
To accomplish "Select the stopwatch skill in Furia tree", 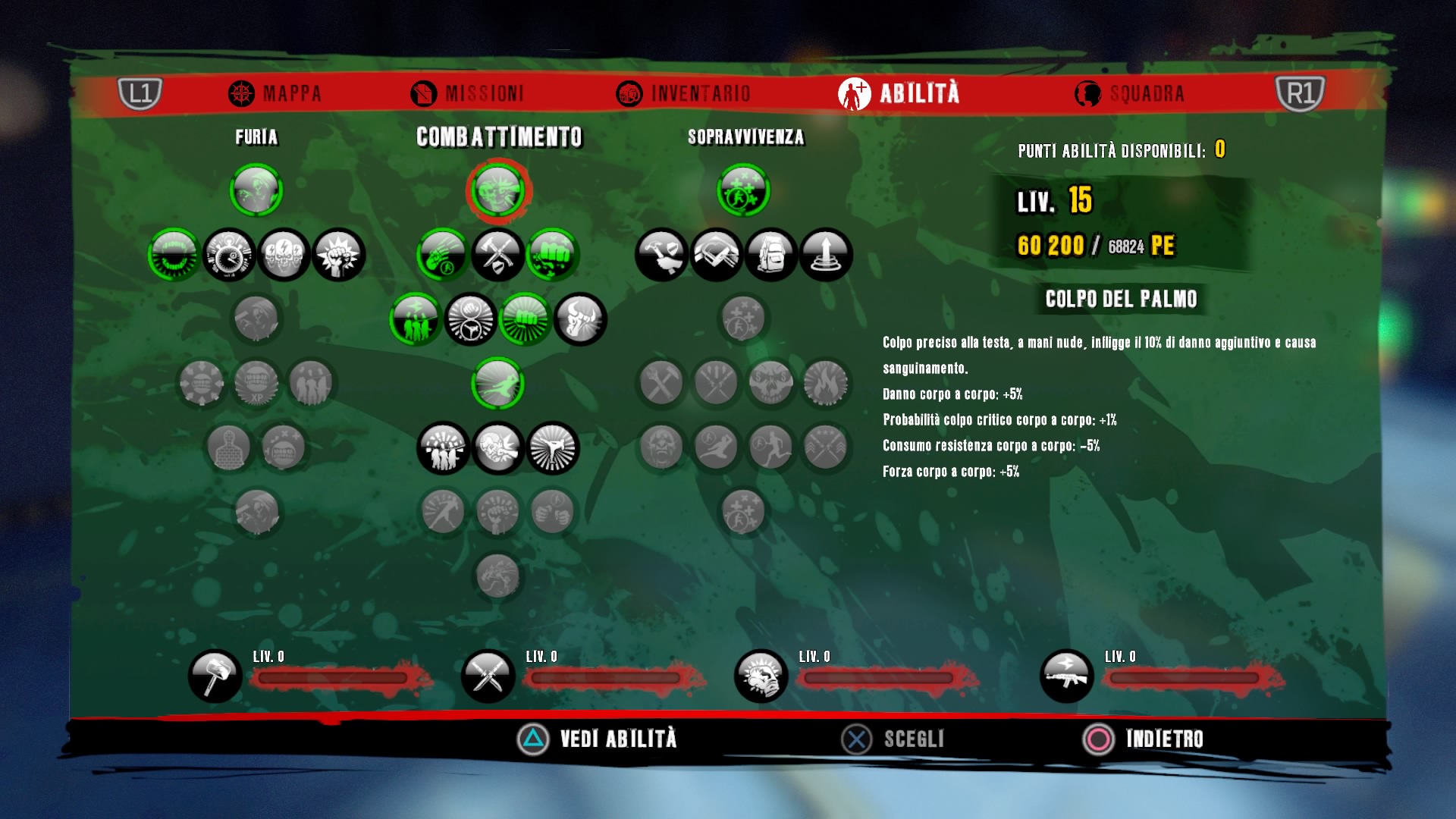I will 229,255.
